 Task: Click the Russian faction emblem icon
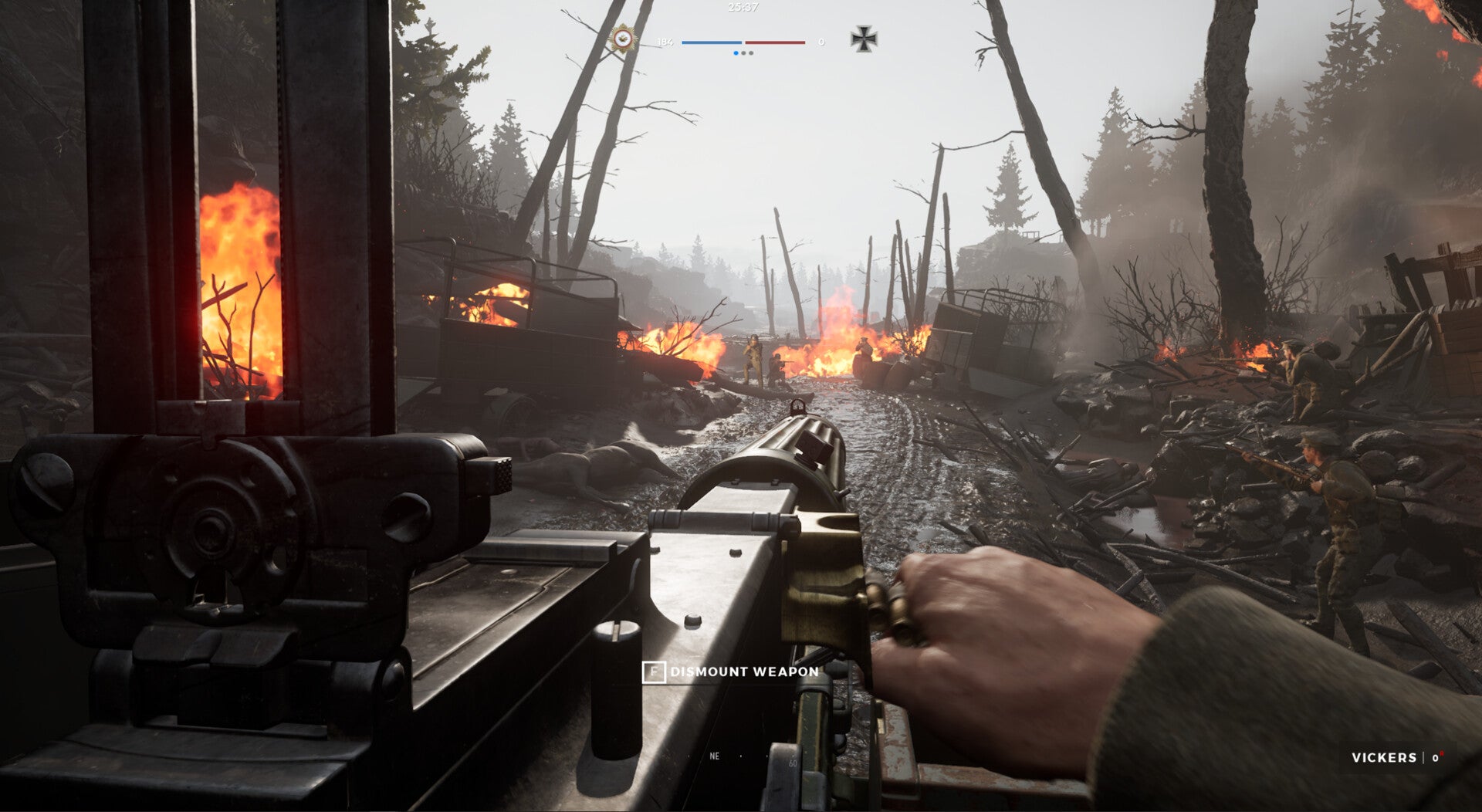(x=622, y=38)
